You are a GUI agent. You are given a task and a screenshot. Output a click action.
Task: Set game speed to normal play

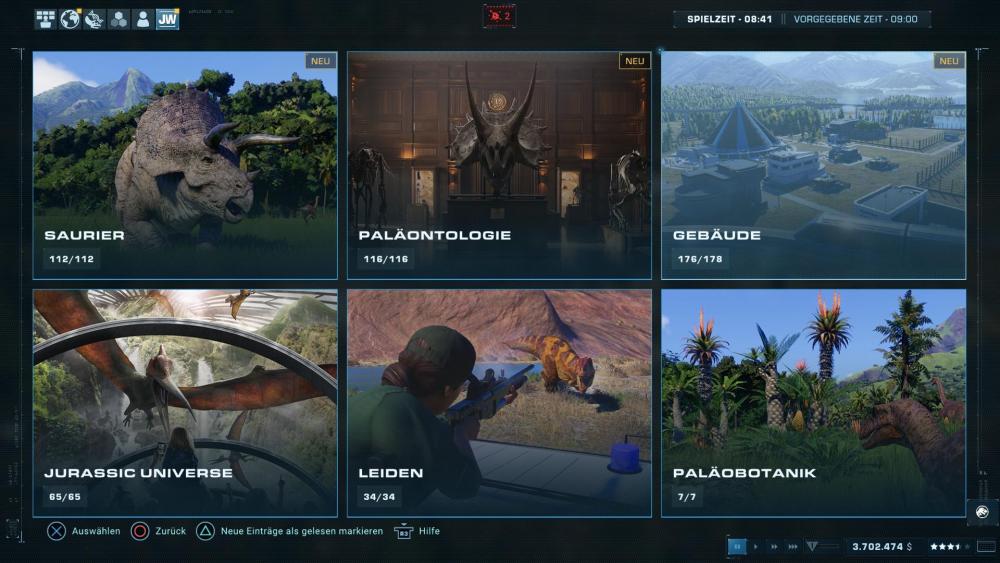(756, 547)
